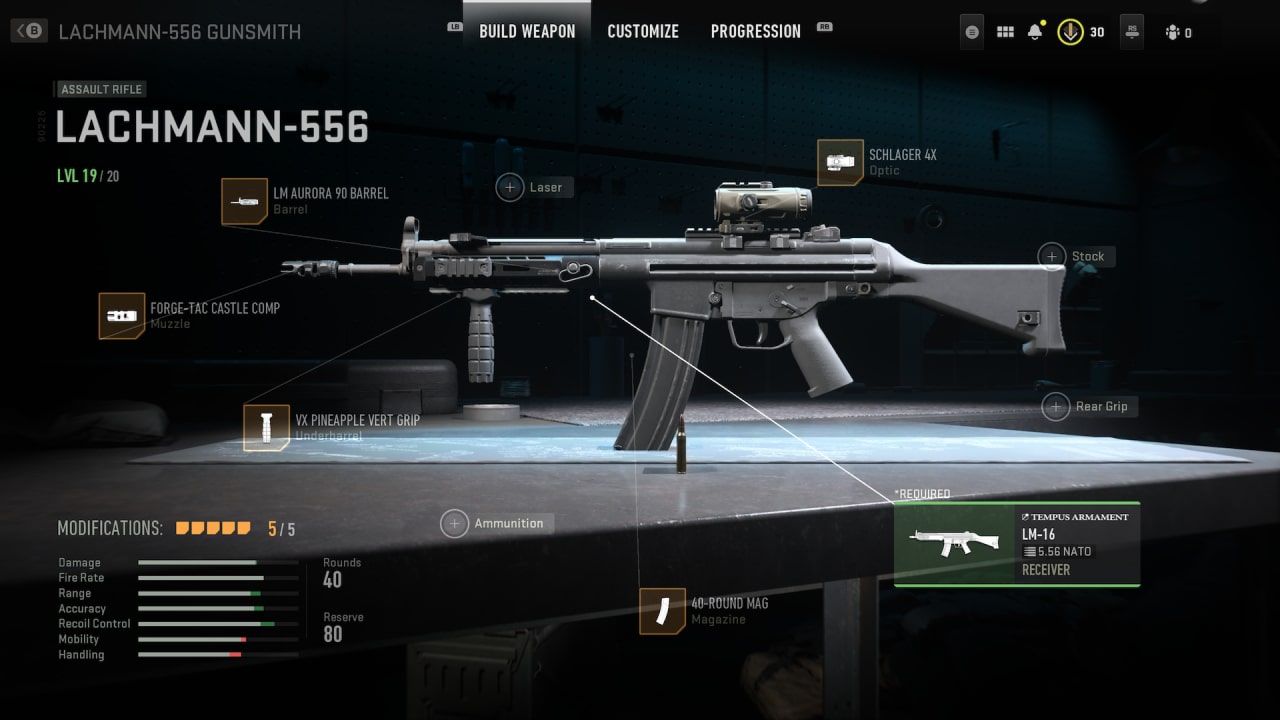
Task: Add a Laser attachment
Action: [510, 187]
